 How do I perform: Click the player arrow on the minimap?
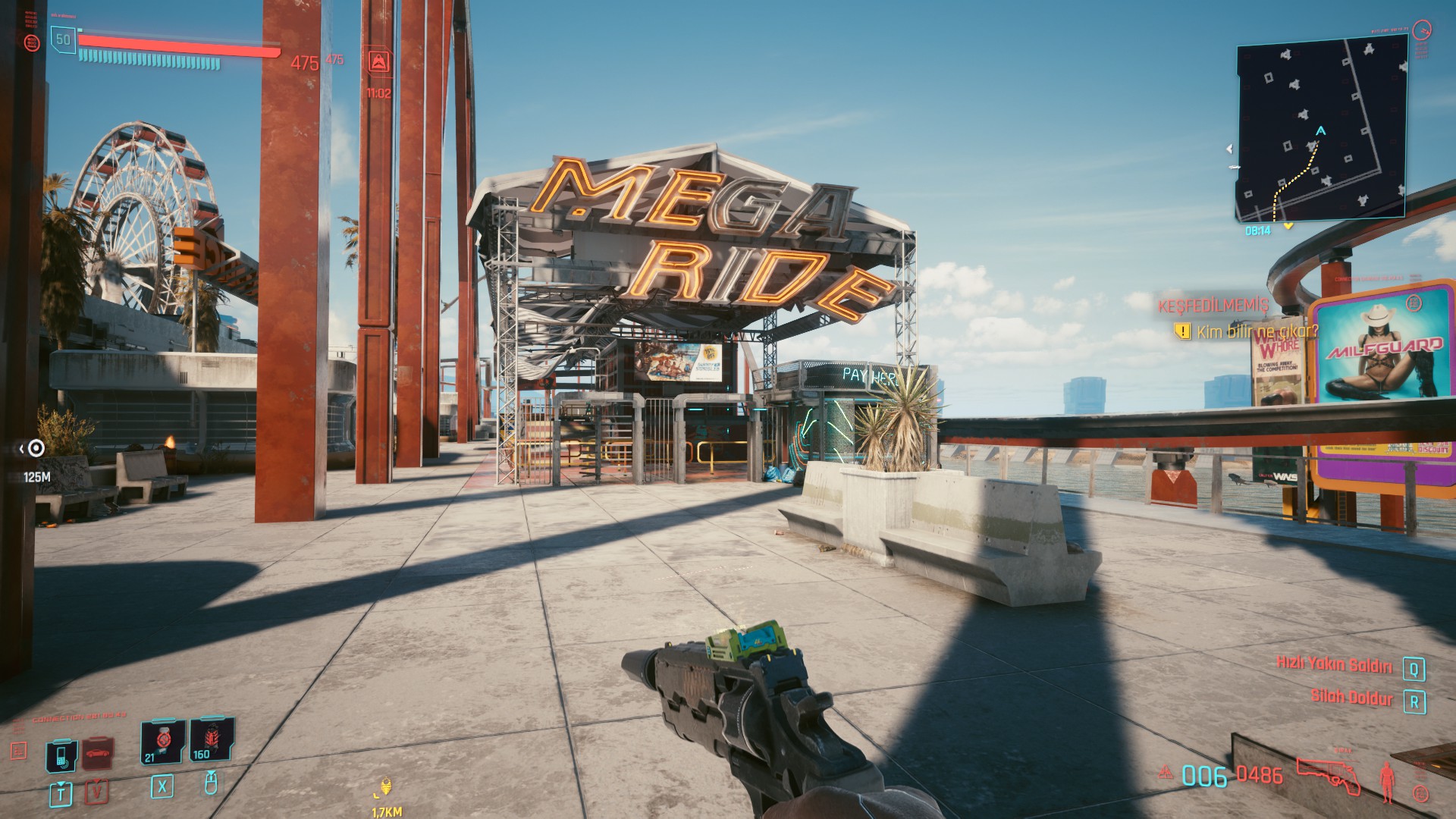click(1320, 131)
